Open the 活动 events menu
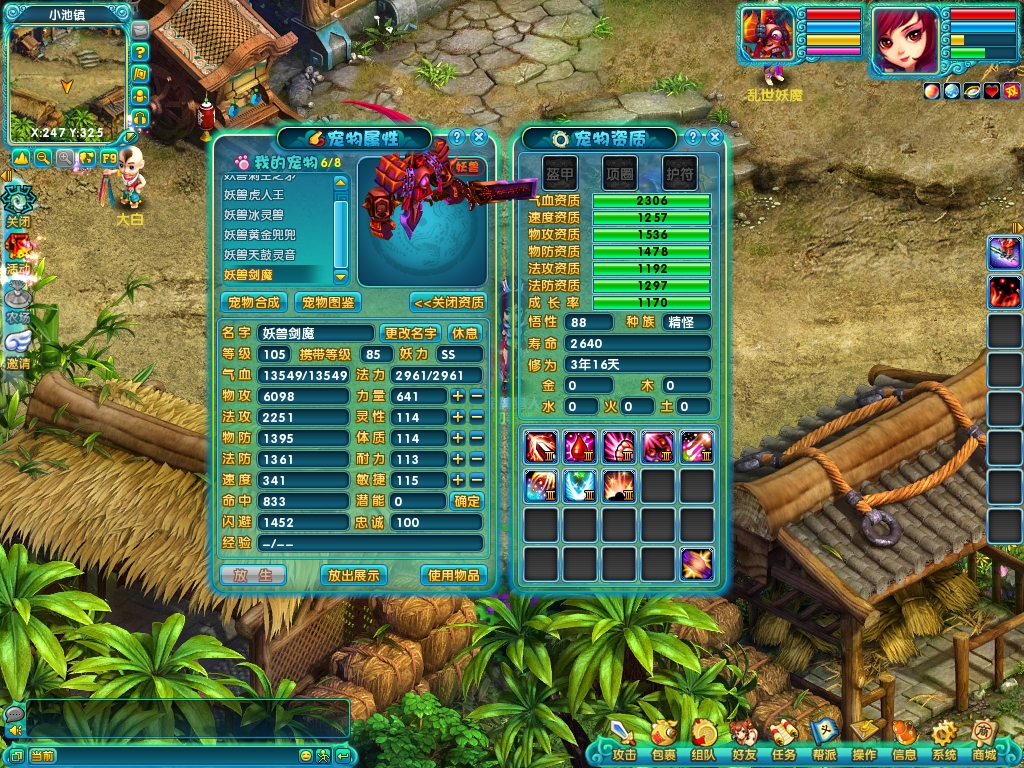This screenshot has height=768, width=1024. click(17, 250)
